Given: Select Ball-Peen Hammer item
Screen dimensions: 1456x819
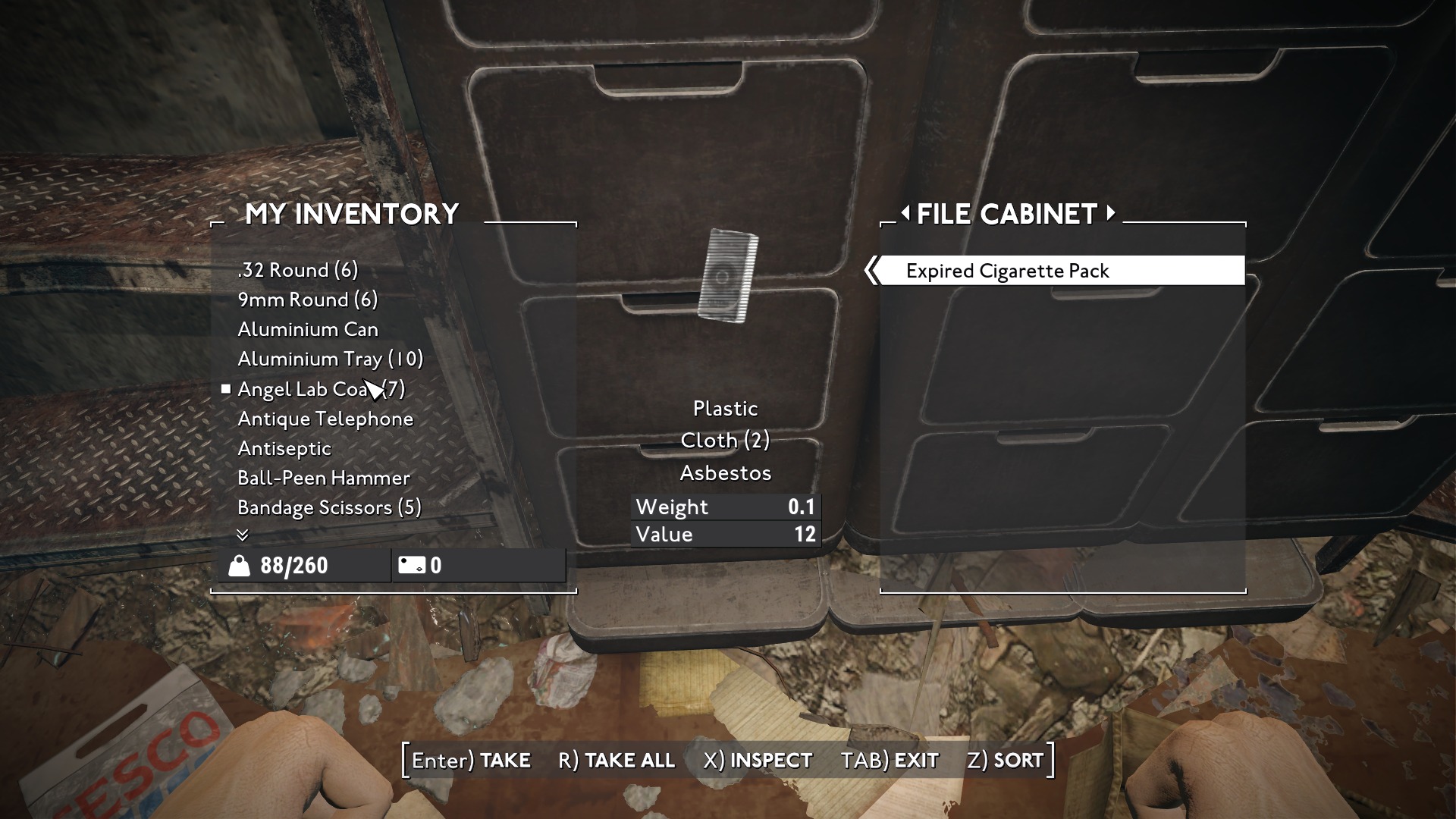Looking at the screenshot, I should coord(323,478).
